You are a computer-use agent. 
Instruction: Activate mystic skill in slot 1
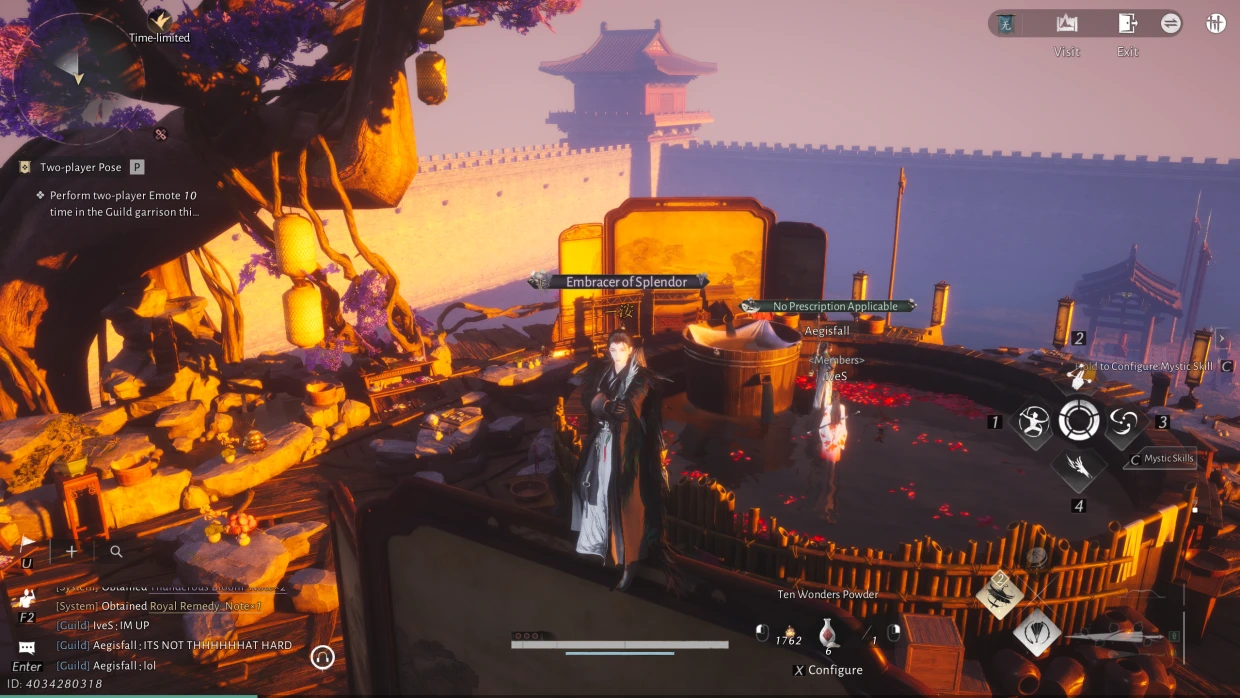click(x=1034, y=422)
